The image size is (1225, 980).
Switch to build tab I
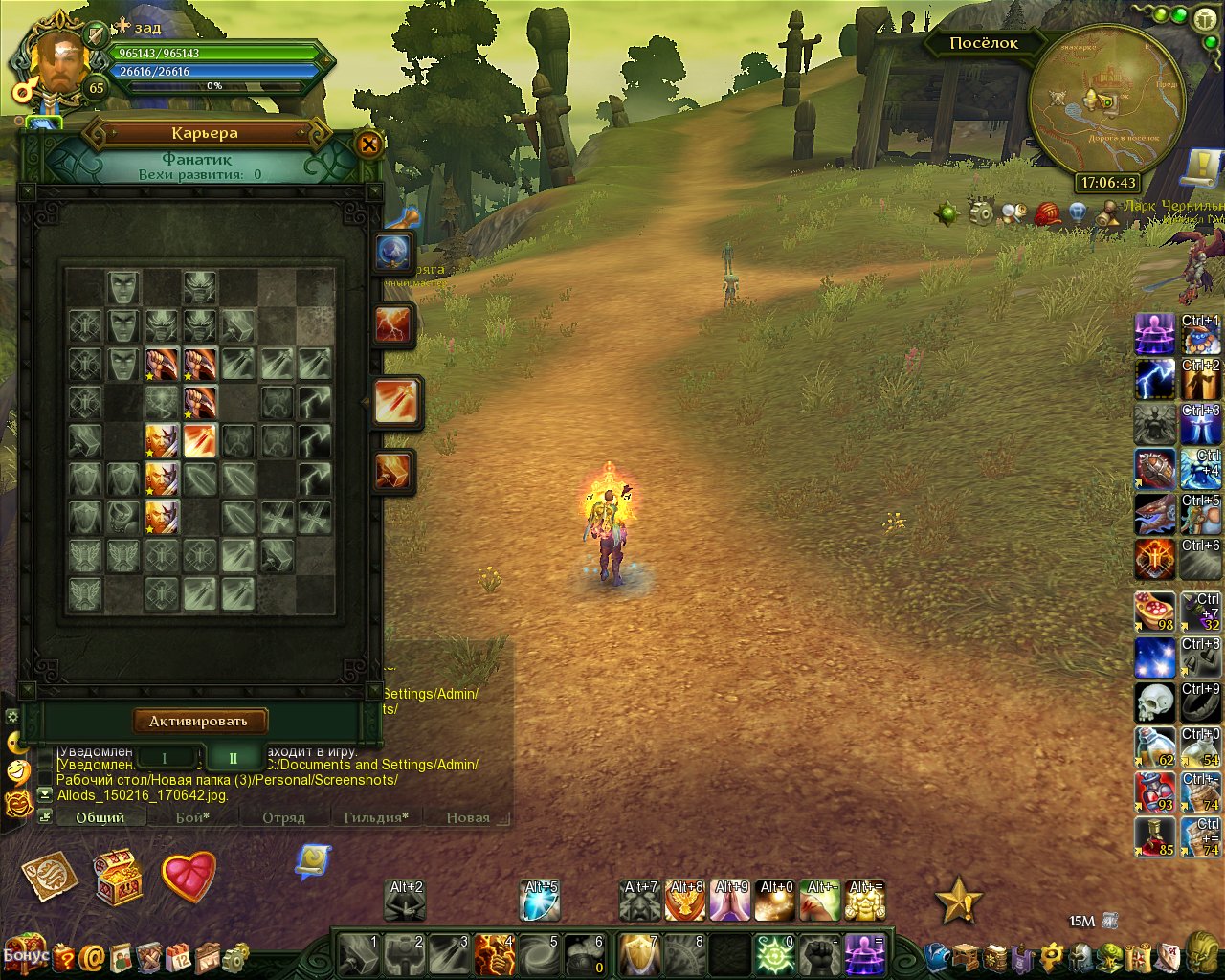coord(164,758)
